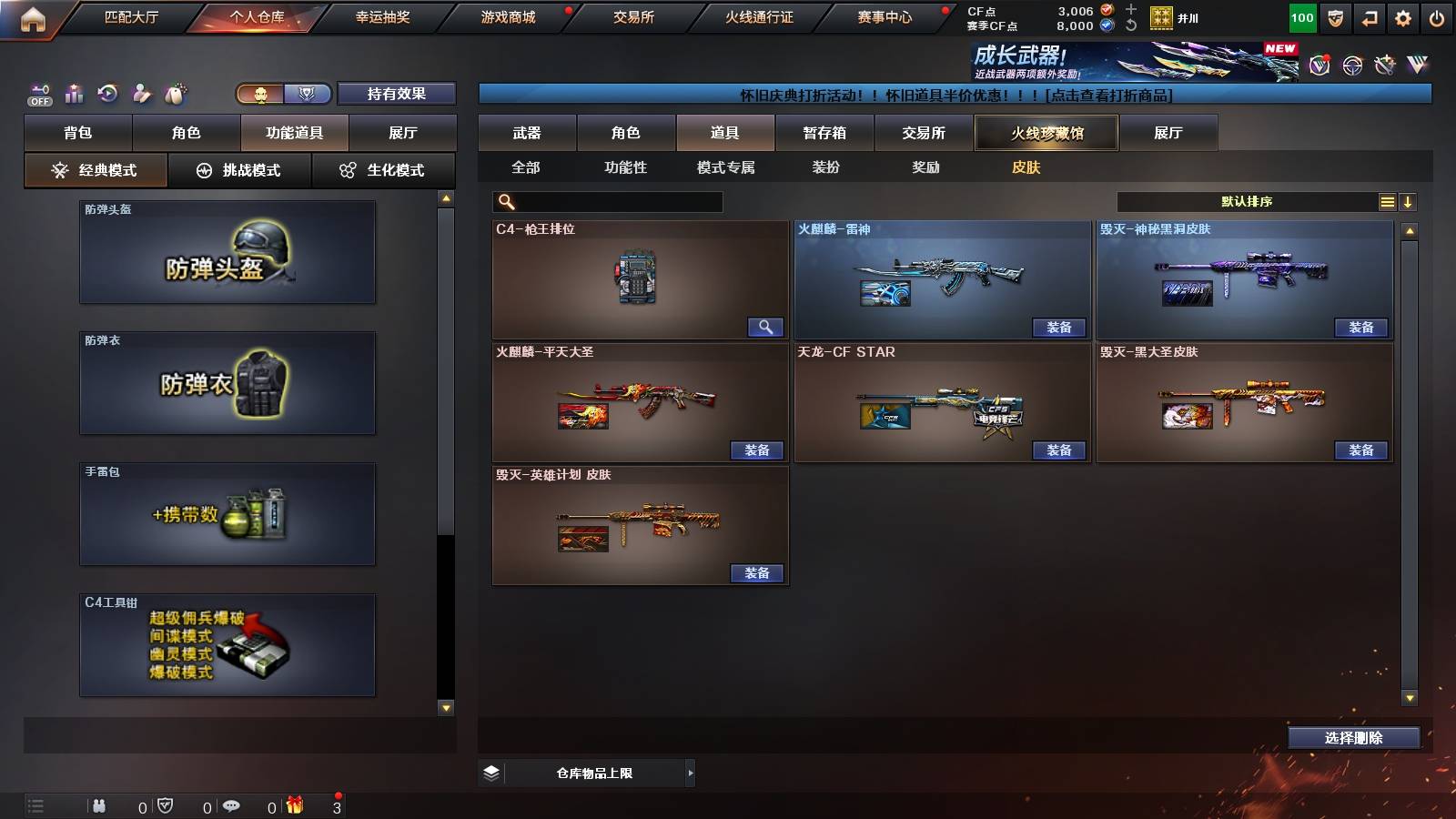Switch to the trophy side of the character toggle

click(307, 94)
